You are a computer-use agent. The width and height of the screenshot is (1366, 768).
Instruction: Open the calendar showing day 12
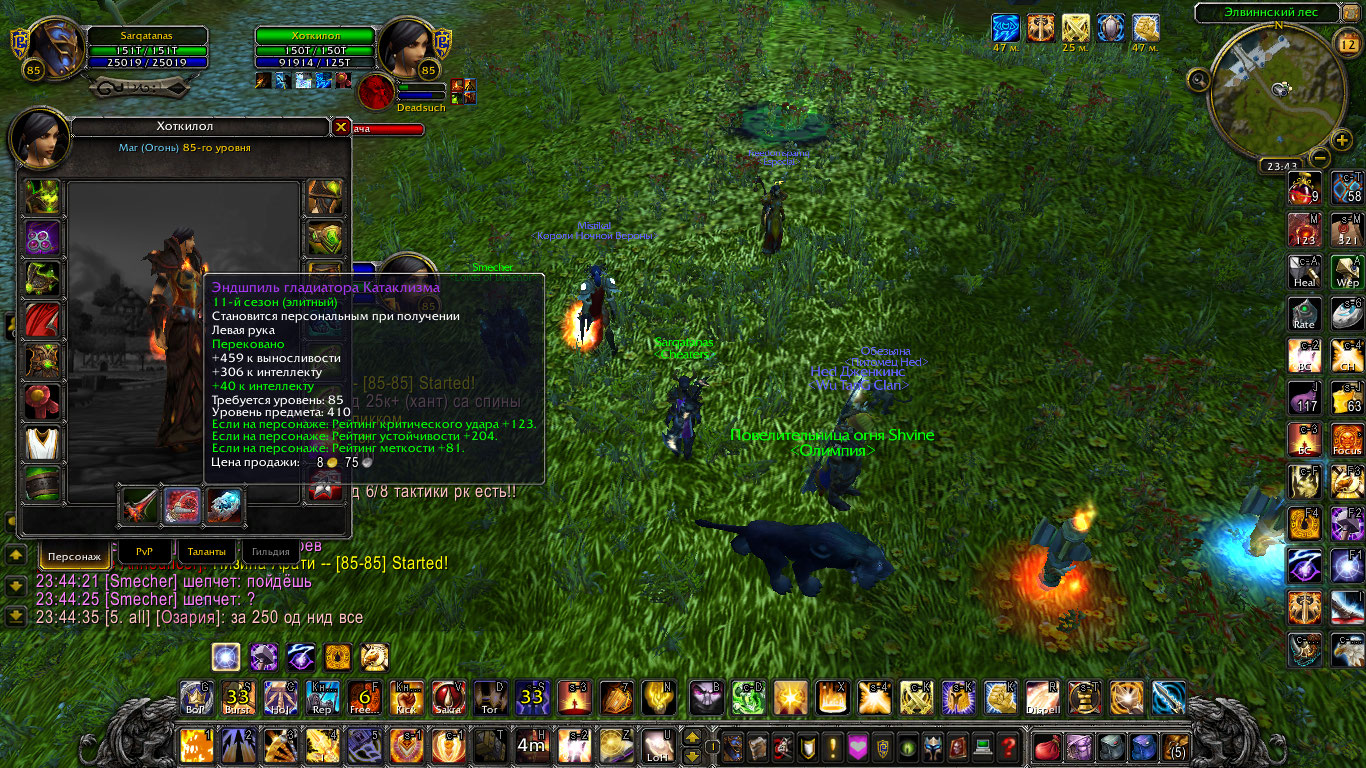(1345, 43)
